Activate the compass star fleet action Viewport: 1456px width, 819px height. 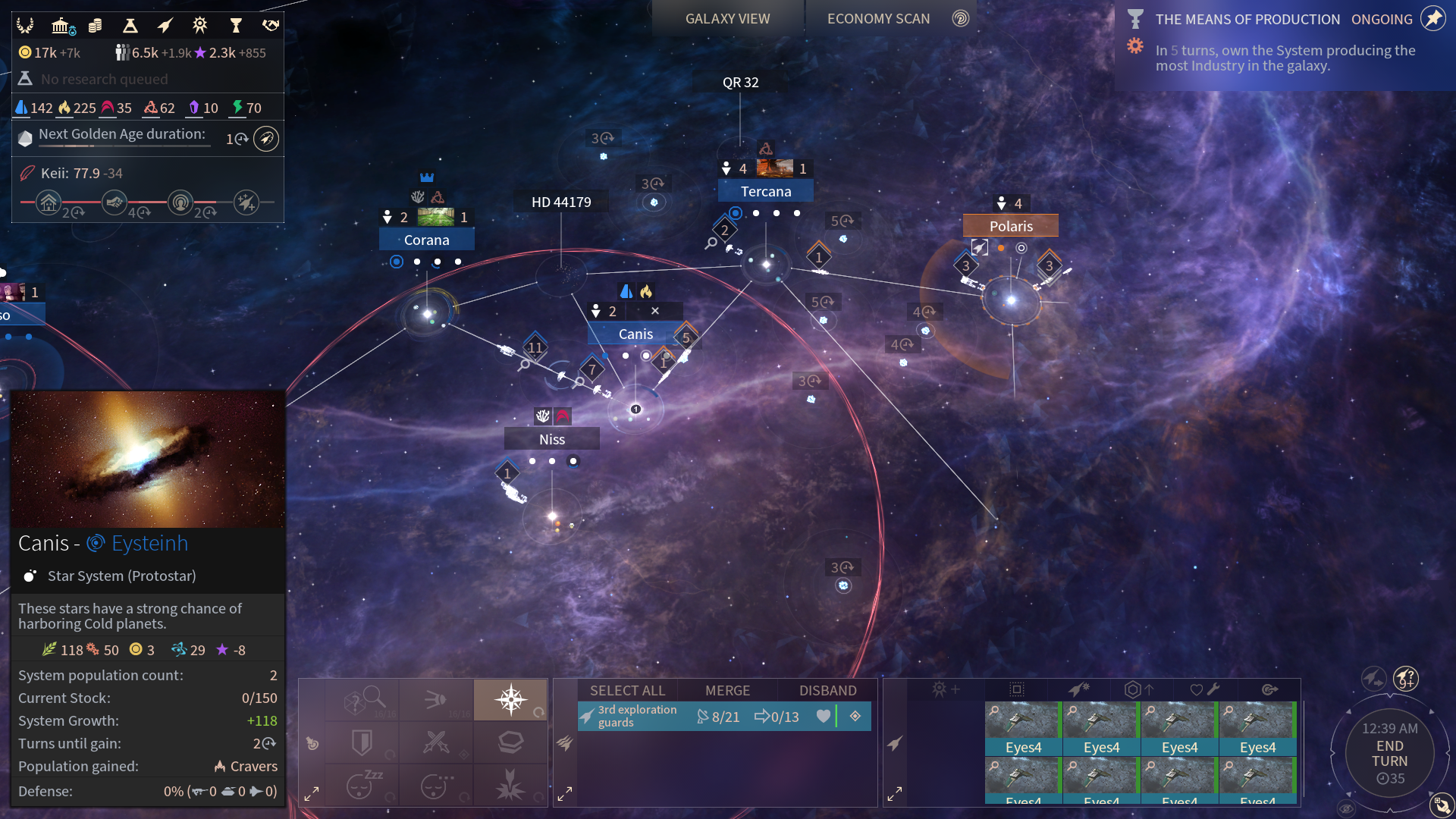[x=510, y=699]
